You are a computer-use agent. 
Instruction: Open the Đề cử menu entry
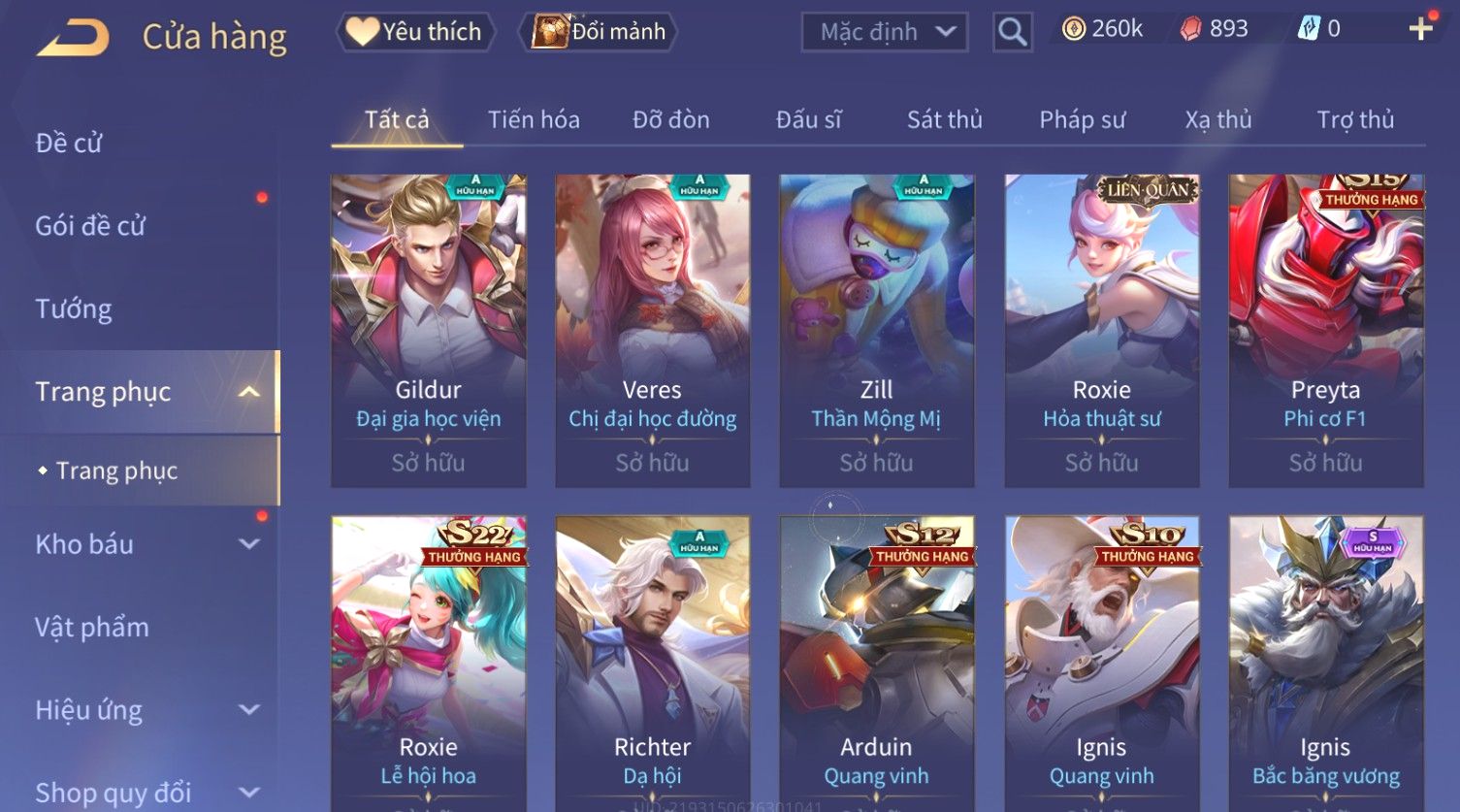click(69, 144)
